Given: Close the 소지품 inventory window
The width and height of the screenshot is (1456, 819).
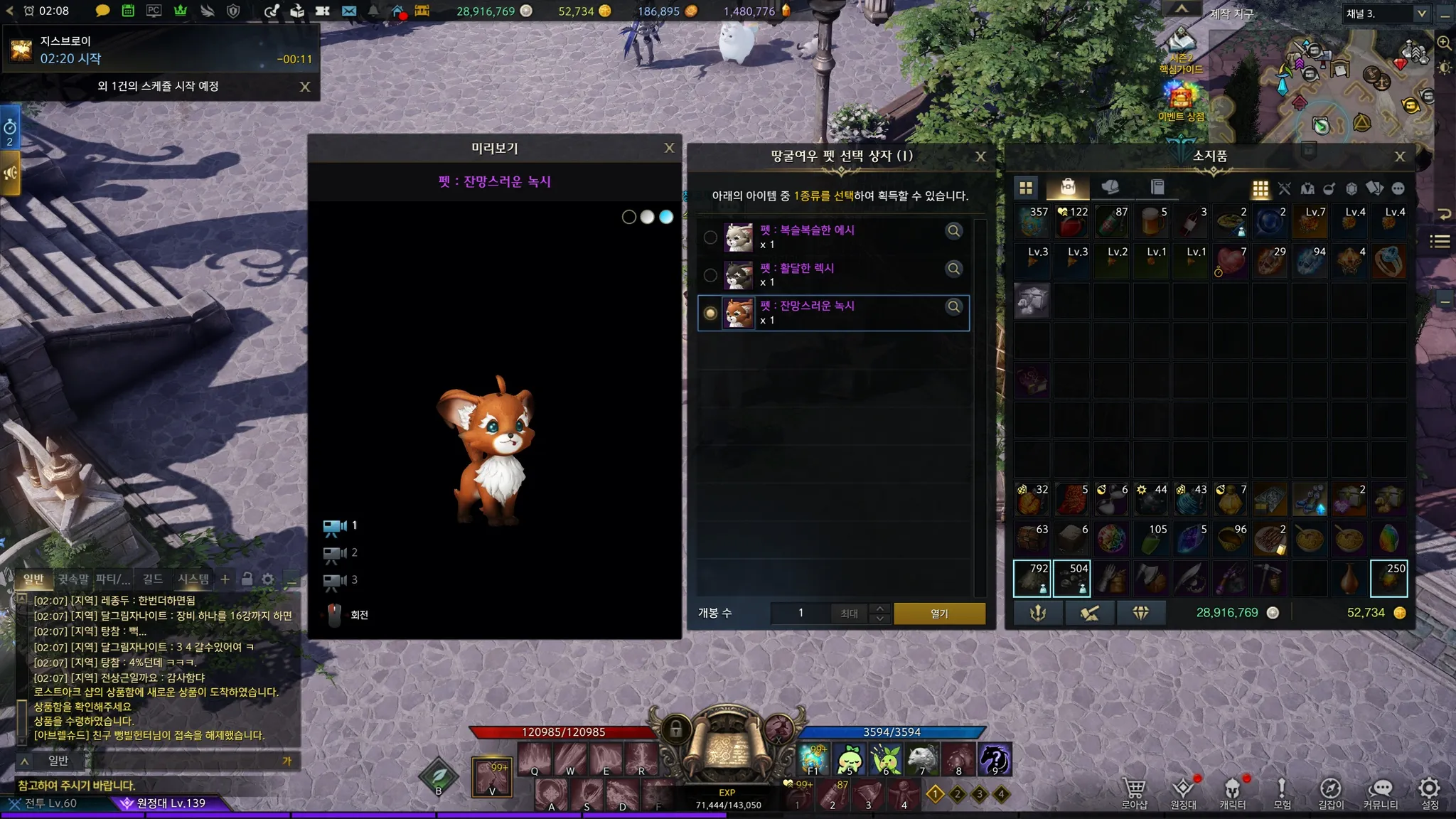Looking at the screenshot, I should click(1400, 156).
